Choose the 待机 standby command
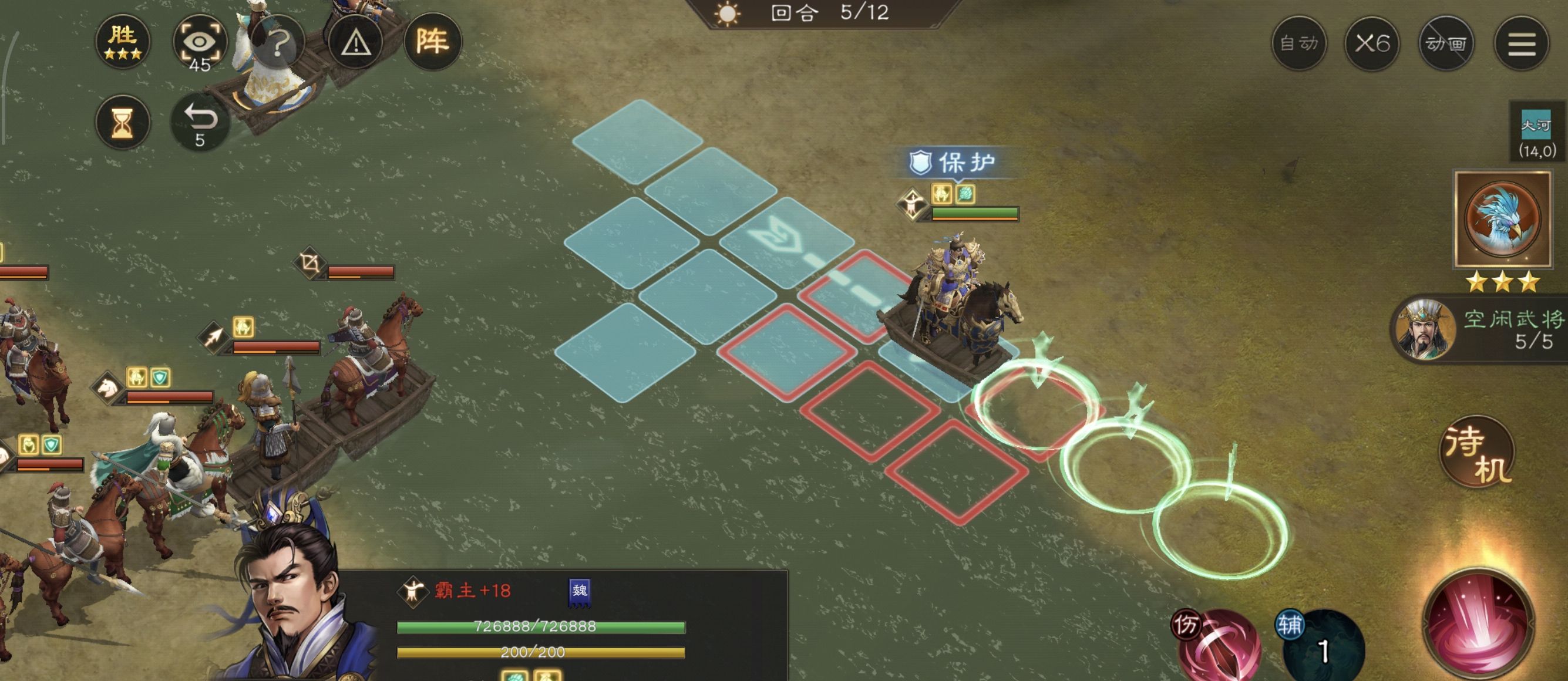1568x681 pixels. [x=1478, y=453]
